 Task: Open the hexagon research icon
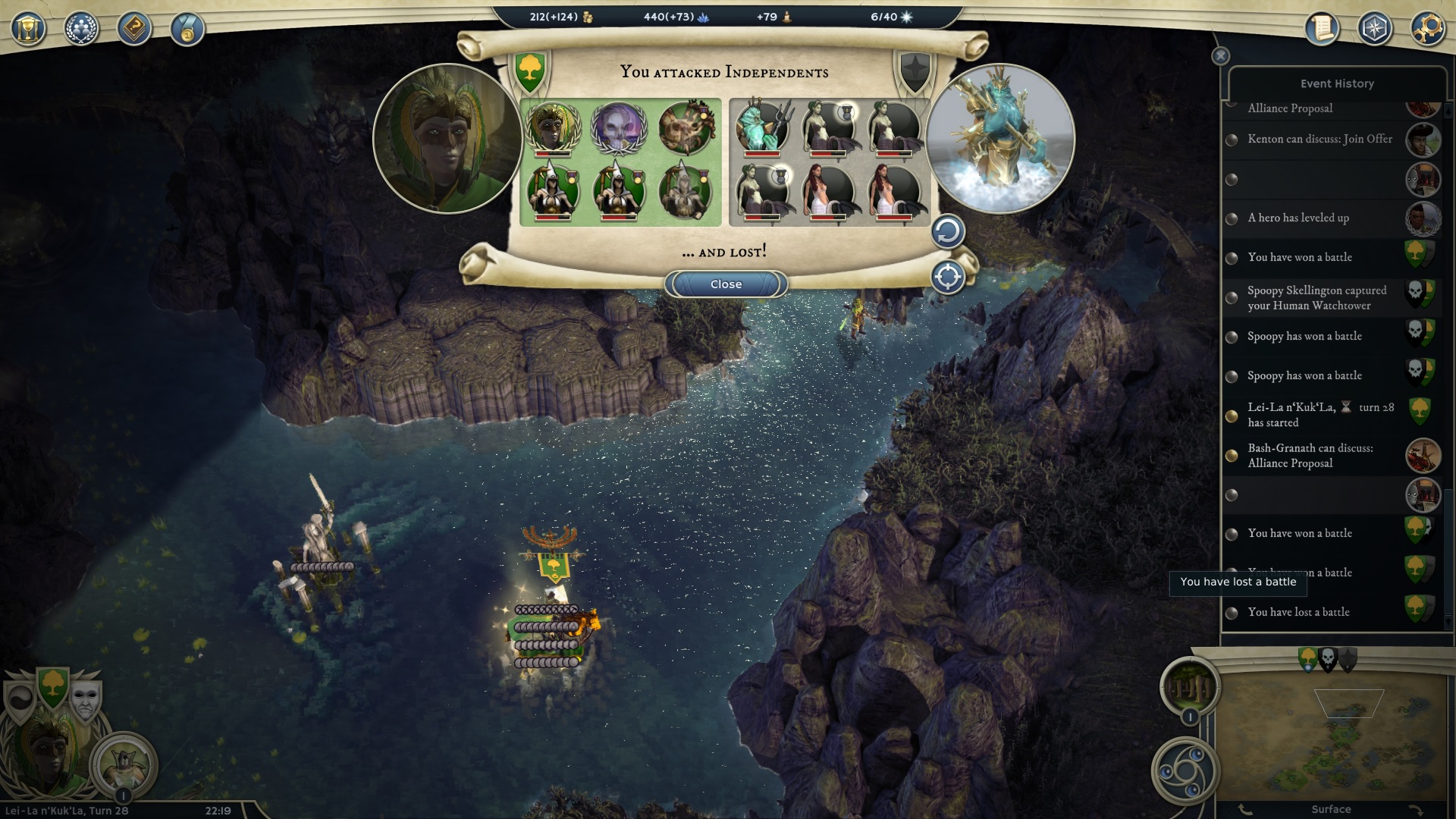point(1375,30)
